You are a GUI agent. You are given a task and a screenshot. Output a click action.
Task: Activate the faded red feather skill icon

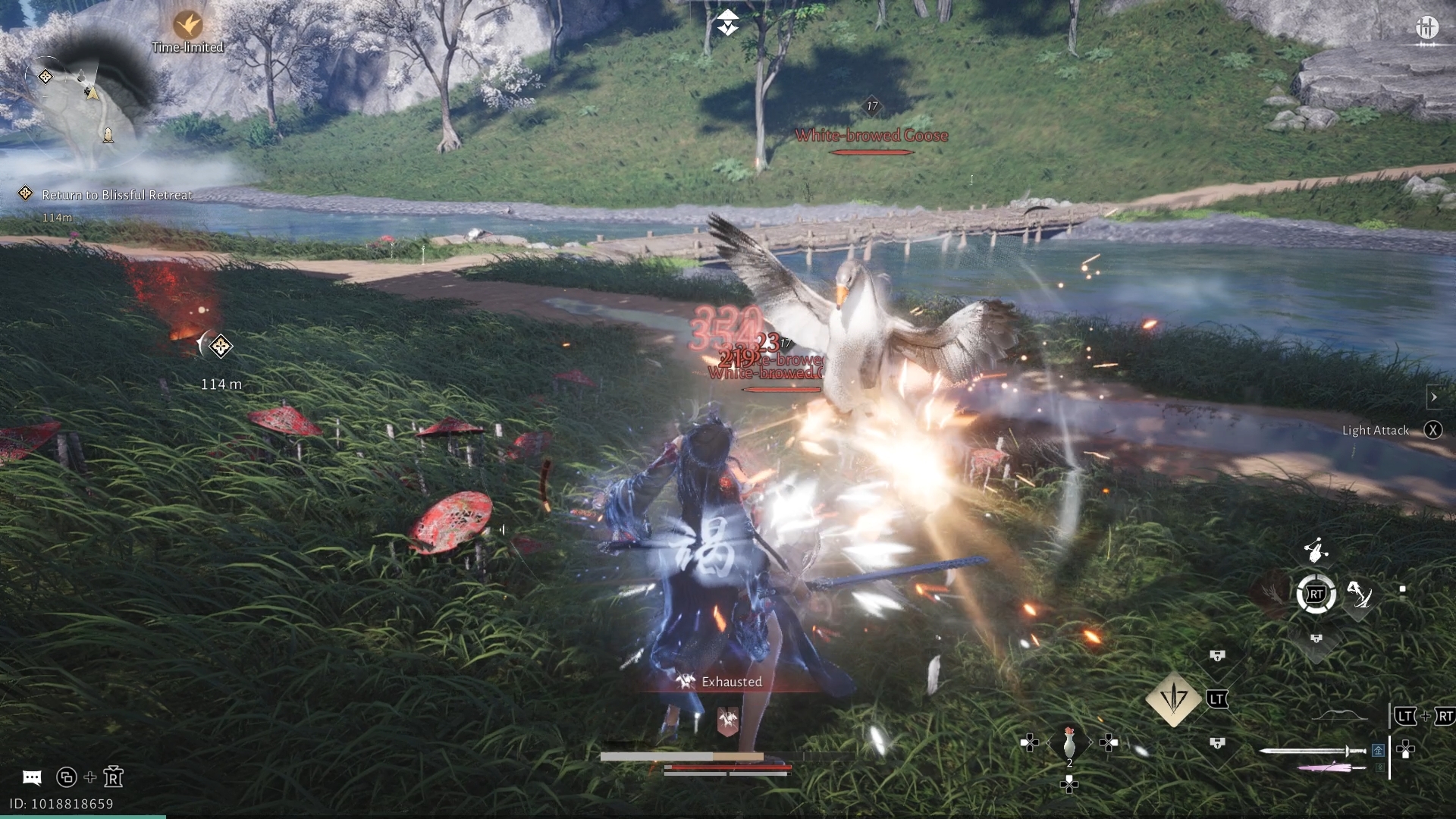point(1271,593)
